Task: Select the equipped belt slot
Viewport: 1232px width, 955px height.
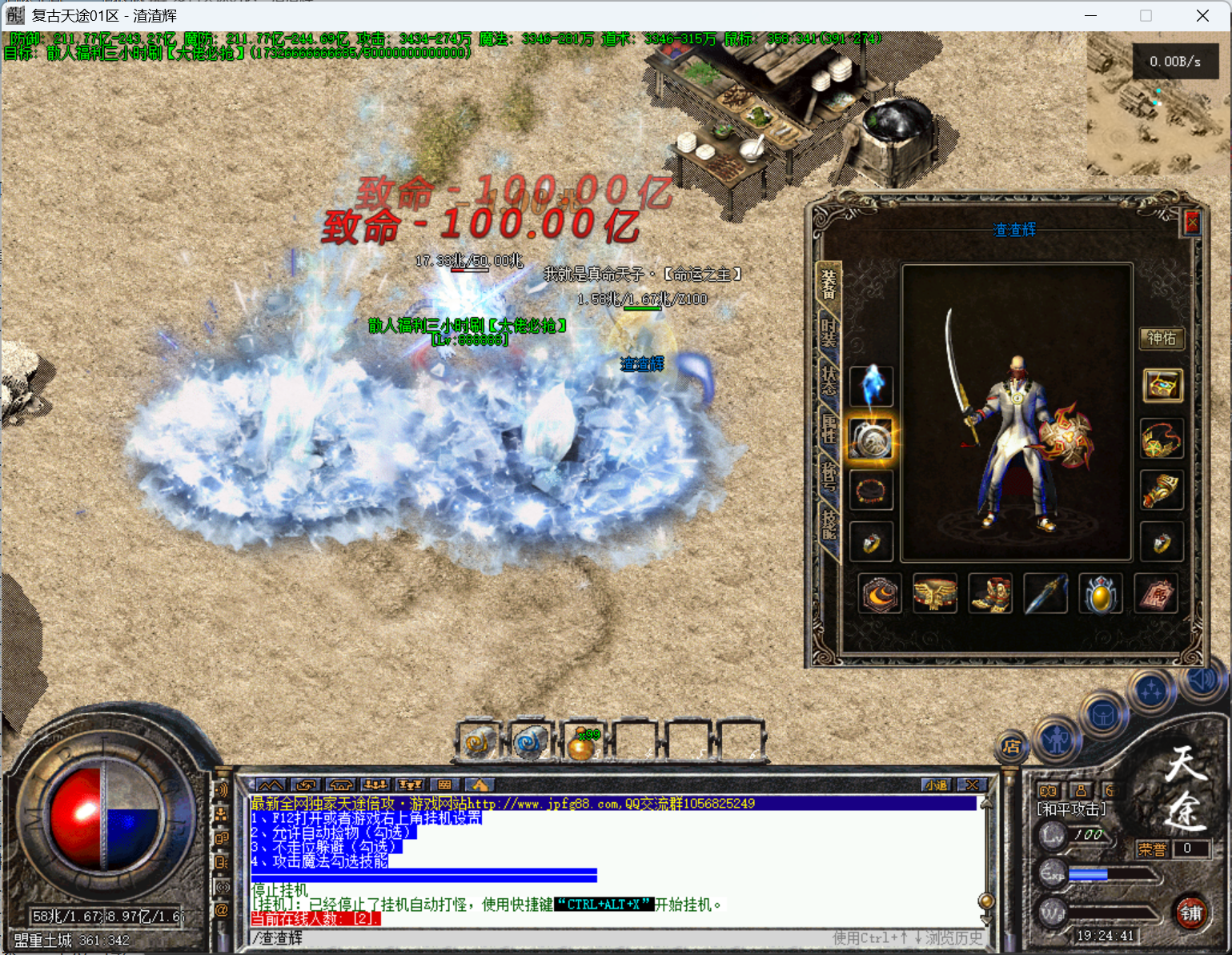Action: 935,594
